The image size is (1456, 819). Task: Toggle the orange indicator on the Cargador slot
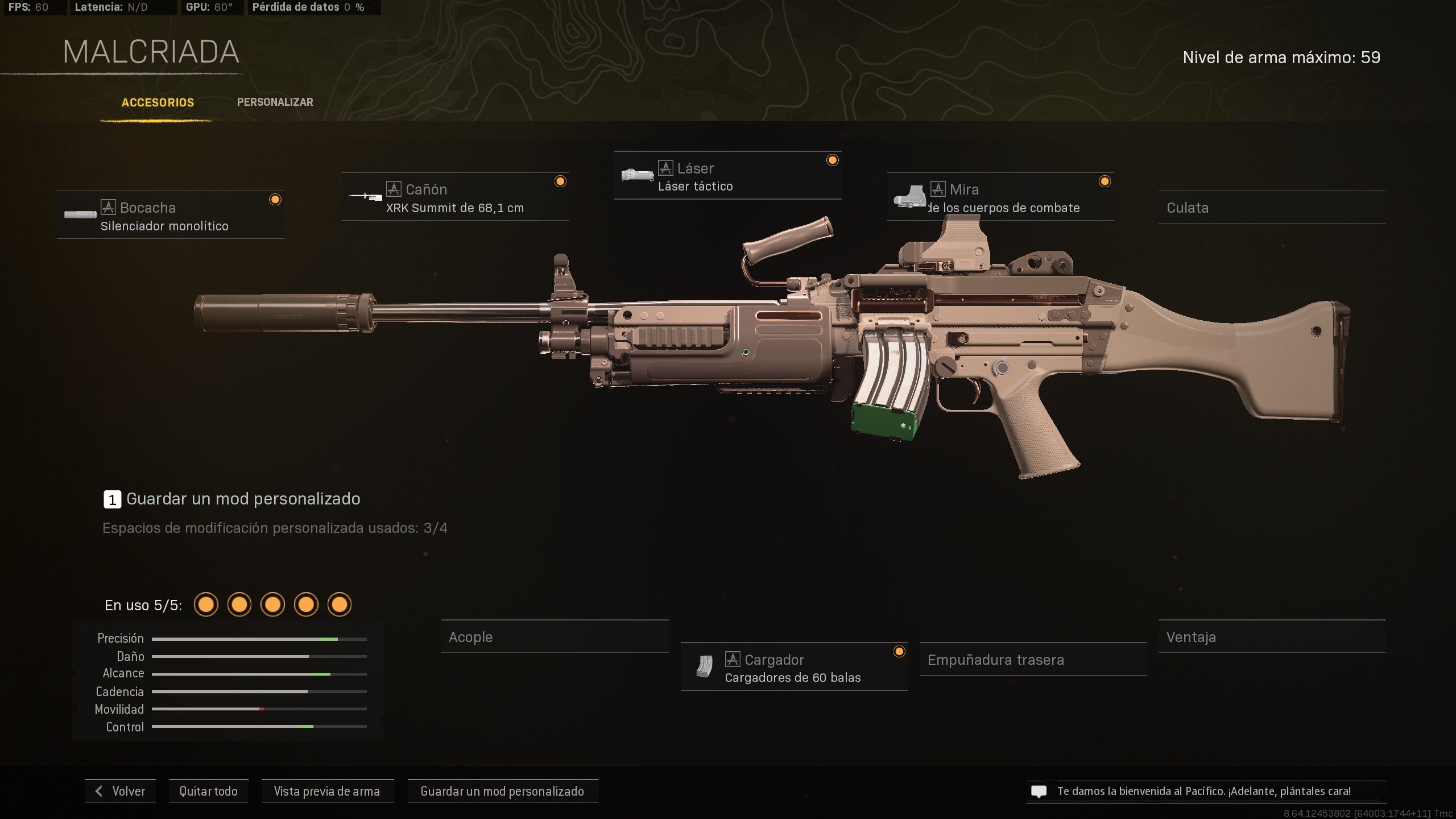tap(899, 650)
